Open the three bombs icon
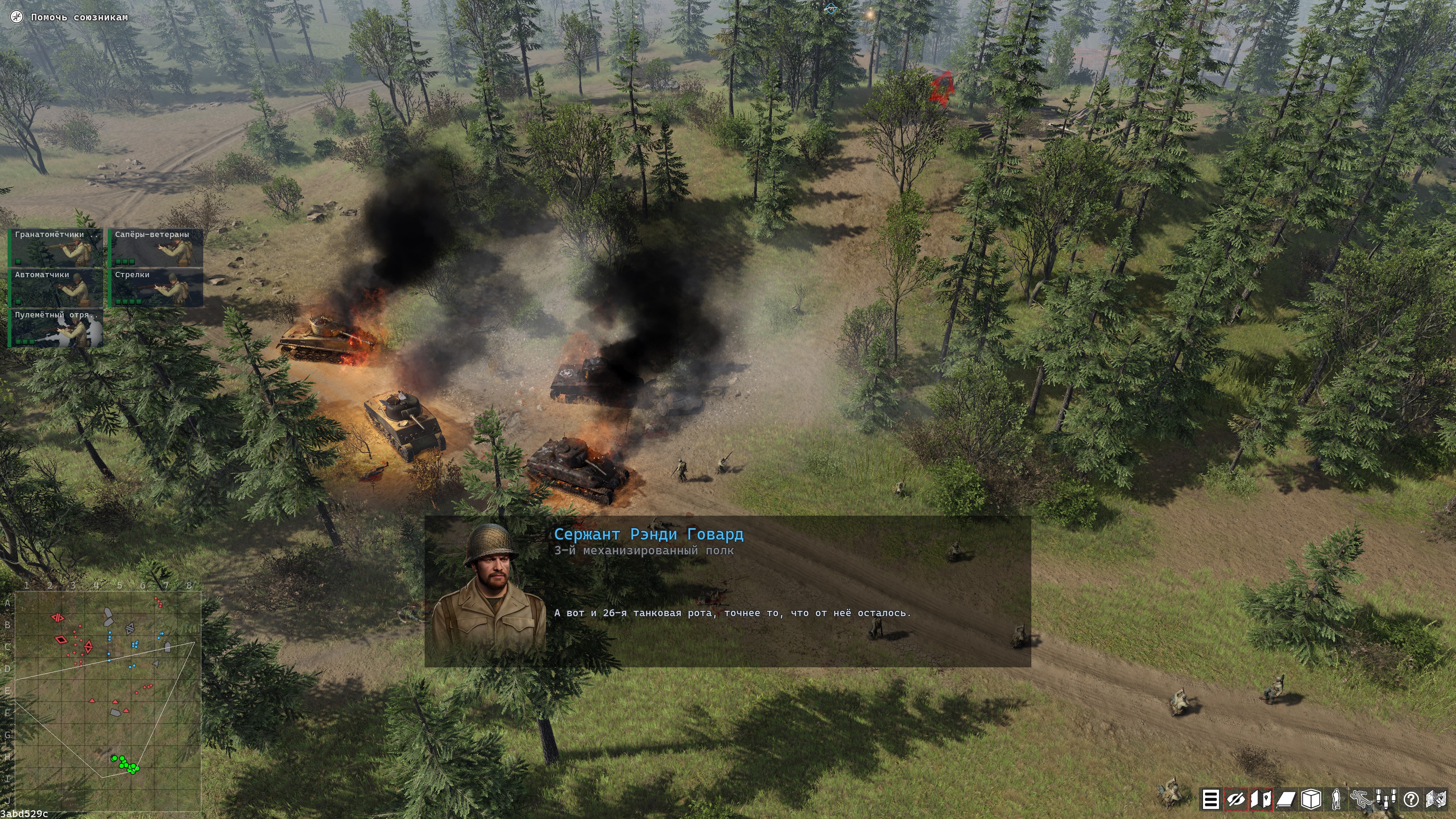 tap(1386, 799)
